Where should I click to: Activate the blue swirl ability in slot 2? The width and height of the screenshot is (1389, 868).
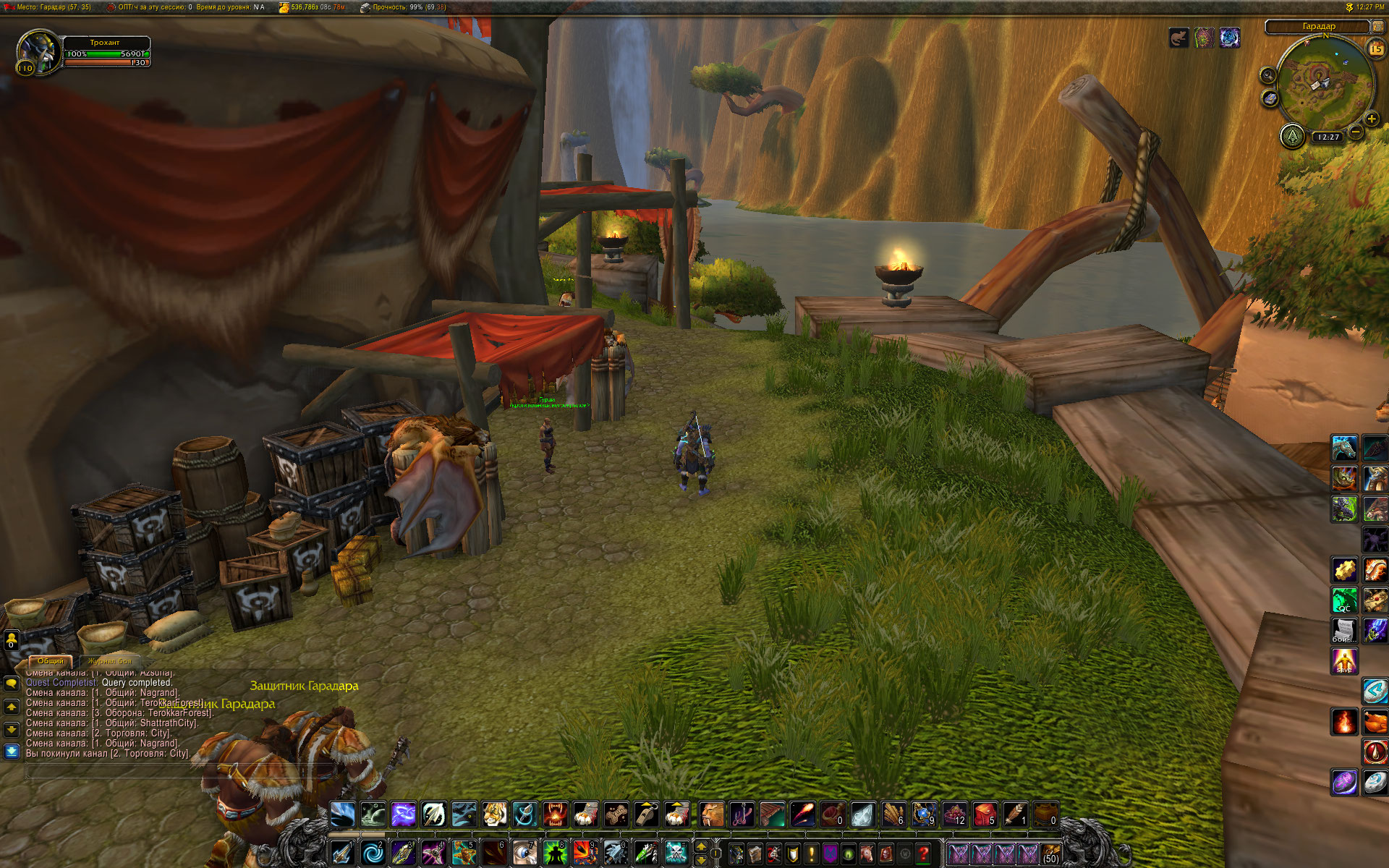pyautogui.click(x=373, y=854)
